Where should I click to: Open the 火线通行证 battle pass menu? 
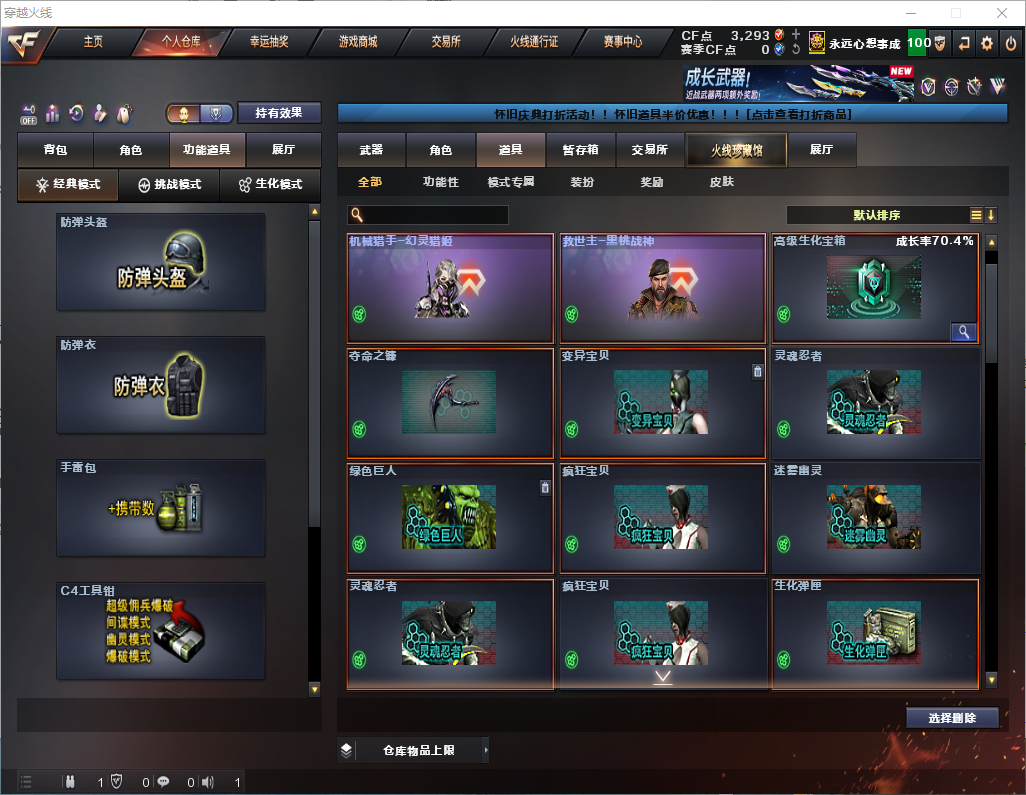534,42
